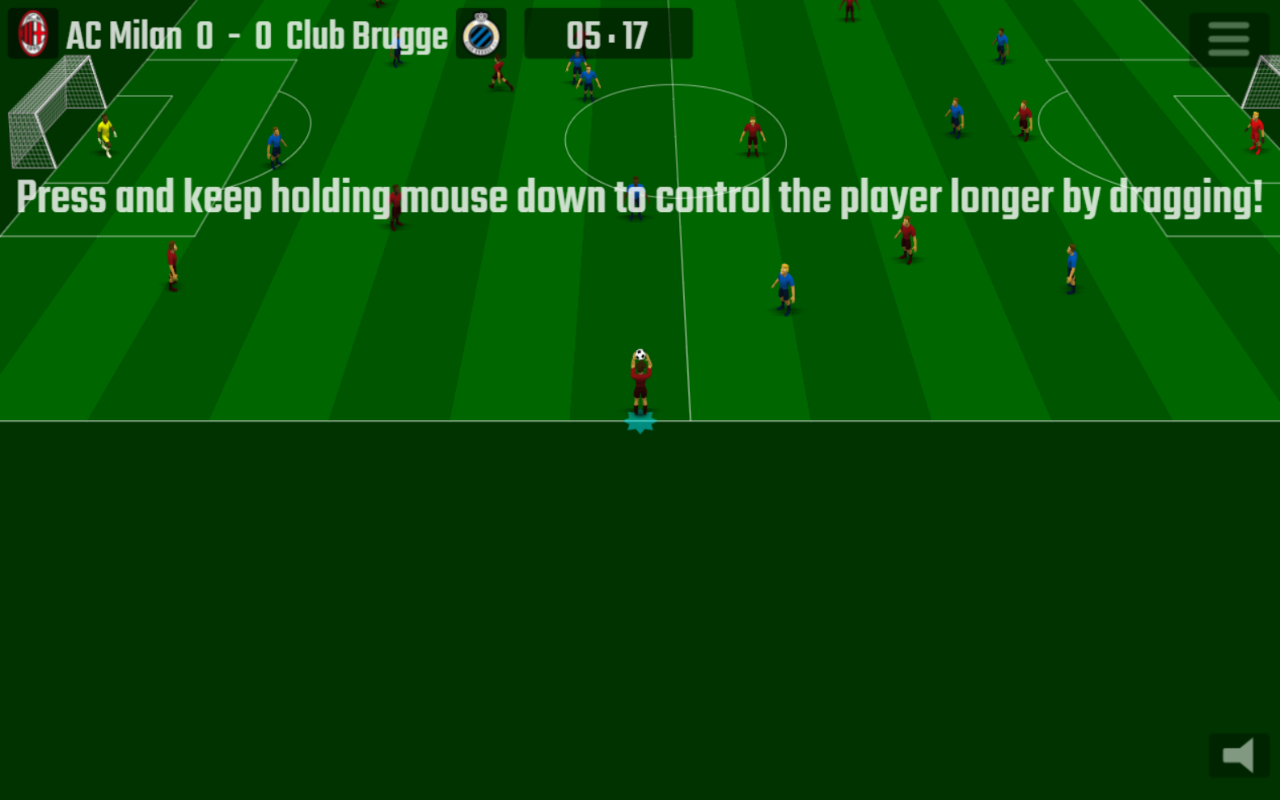The height and width of the screenshot is (800, 1280).
Task: Open the hamburger pause menu
Action: point(1228,39)
